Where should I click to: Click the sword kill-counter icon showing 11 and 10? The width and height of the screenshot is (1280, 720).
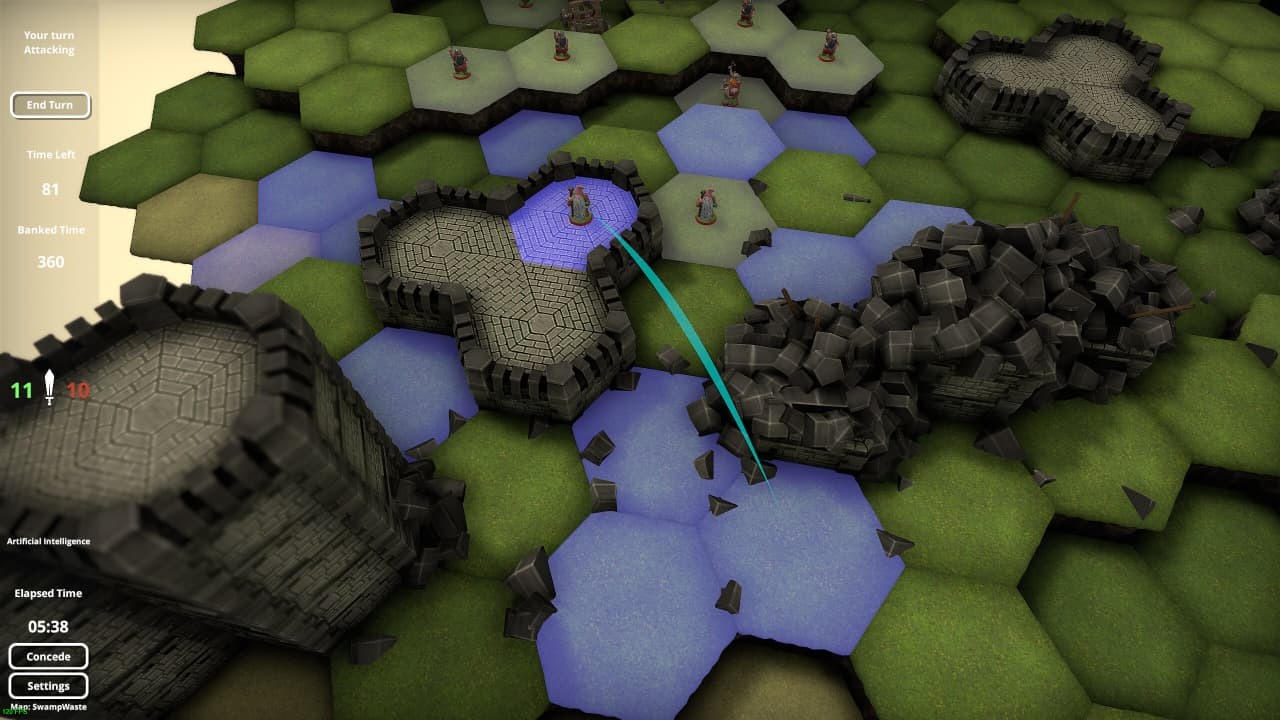tap(47, 390)
